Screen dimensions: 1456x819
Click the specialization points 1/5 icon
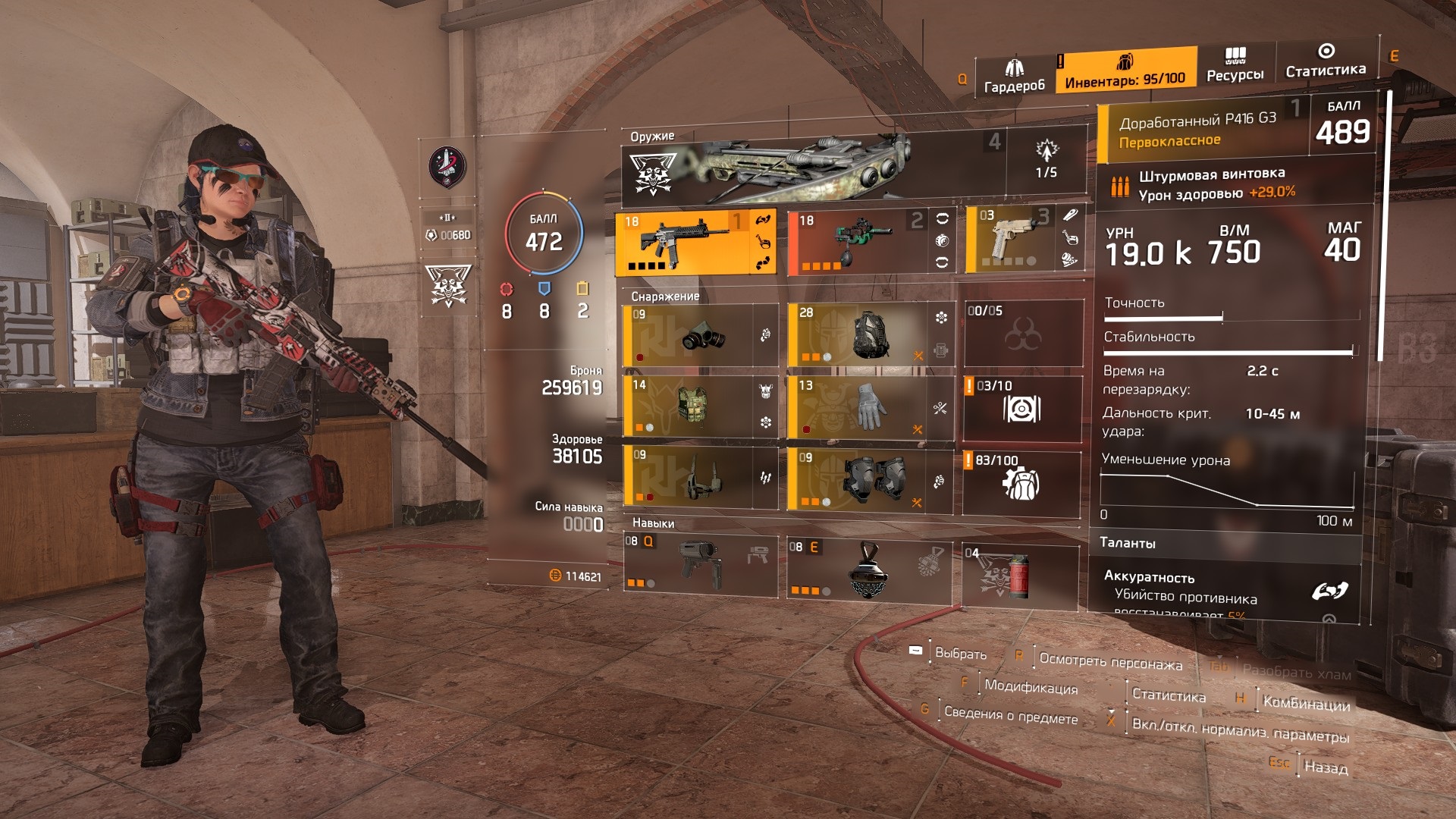1046,160
